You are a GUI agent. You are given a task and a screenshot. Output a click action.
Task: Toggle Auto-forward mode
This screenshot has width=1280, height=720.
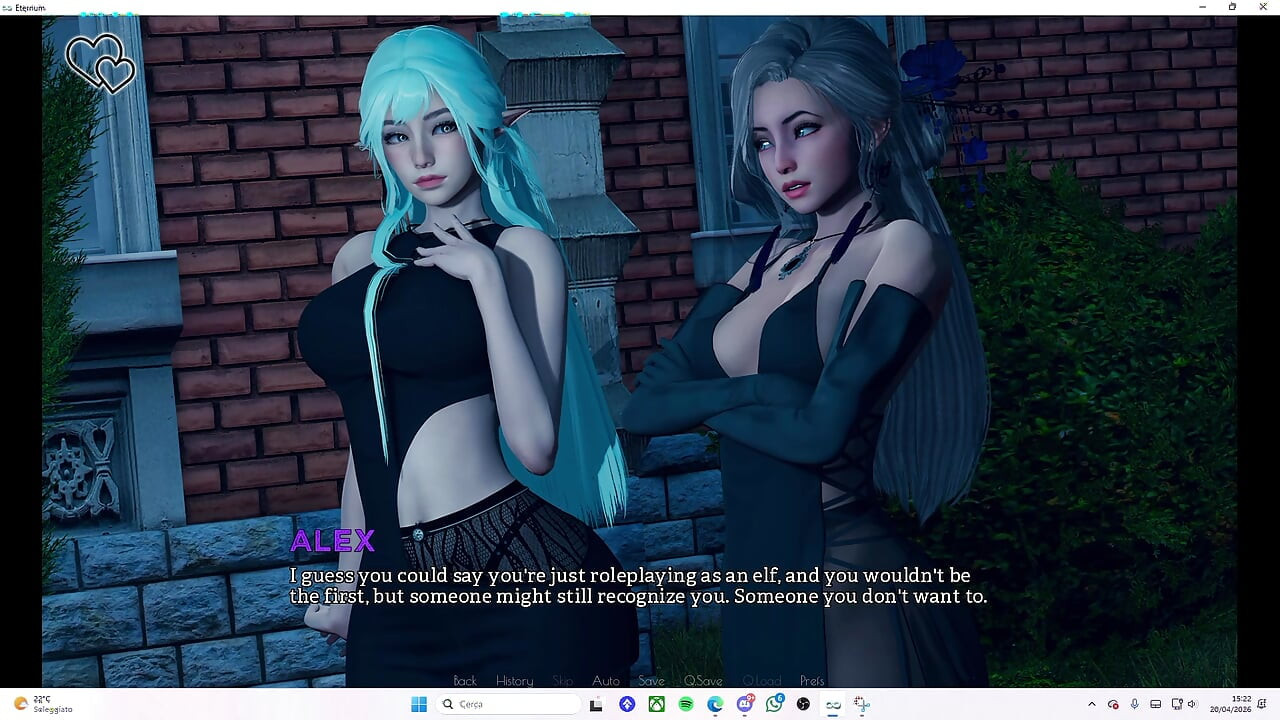[x=606, y=680]
